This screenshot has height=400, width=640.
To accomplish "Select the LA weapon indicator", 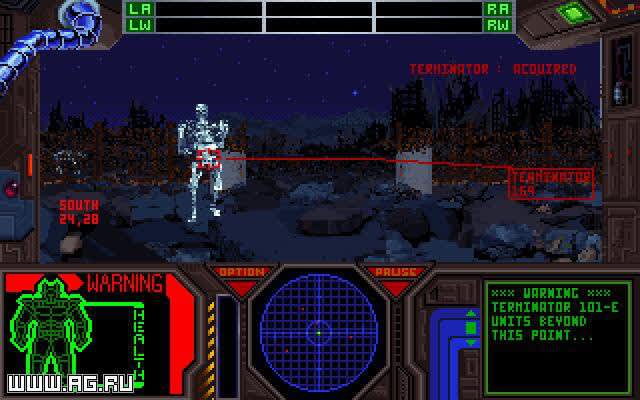I will pos(138,8).
